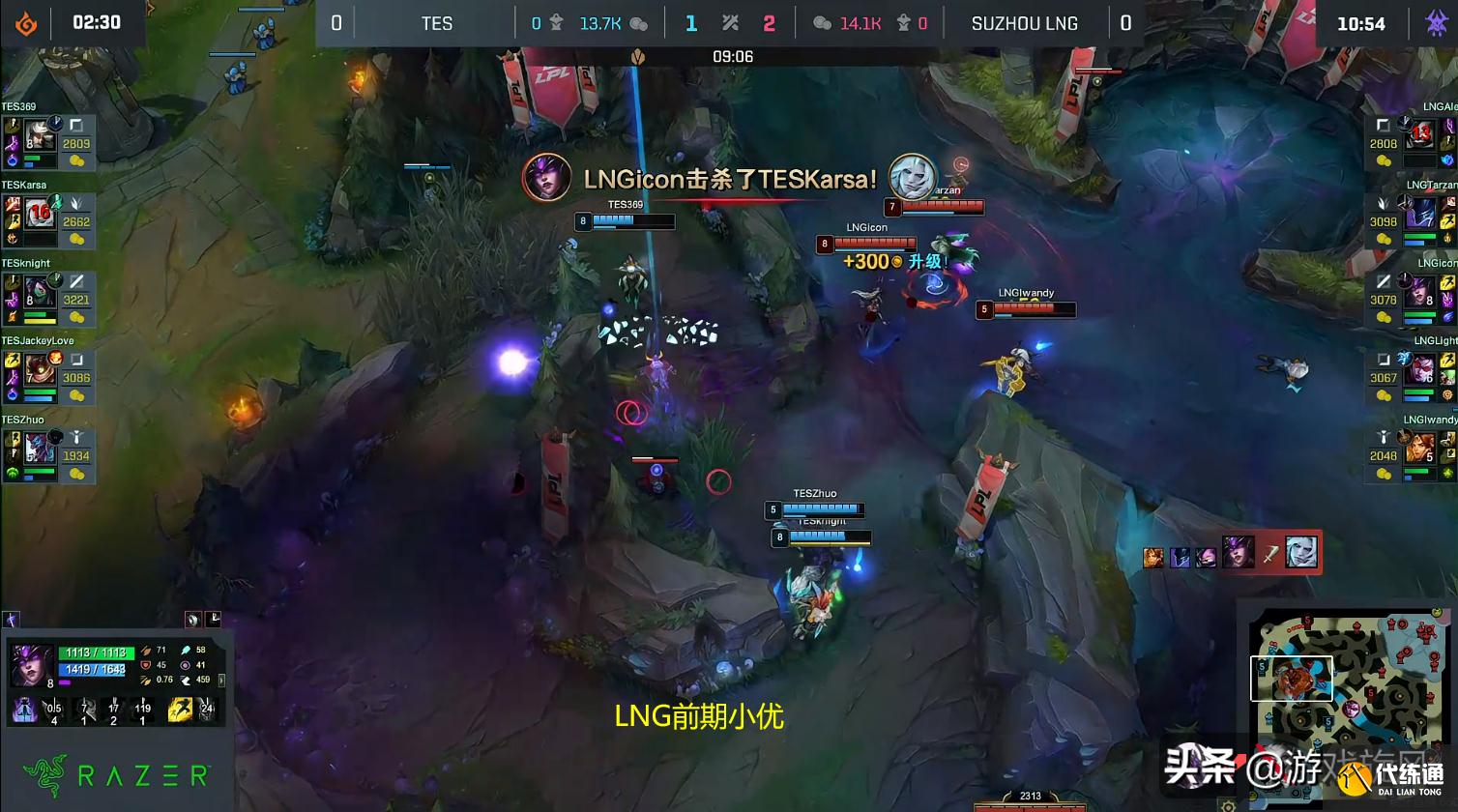
Task: Click the SUZHOU LNG team name label
Action: tap(1025, 22)
